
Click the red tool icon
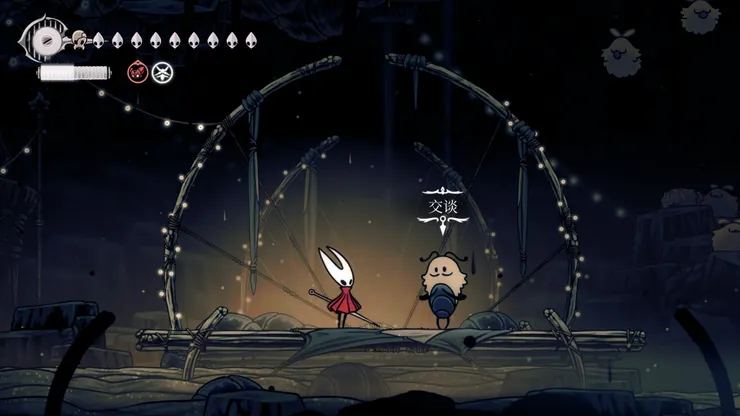[137, 72]
